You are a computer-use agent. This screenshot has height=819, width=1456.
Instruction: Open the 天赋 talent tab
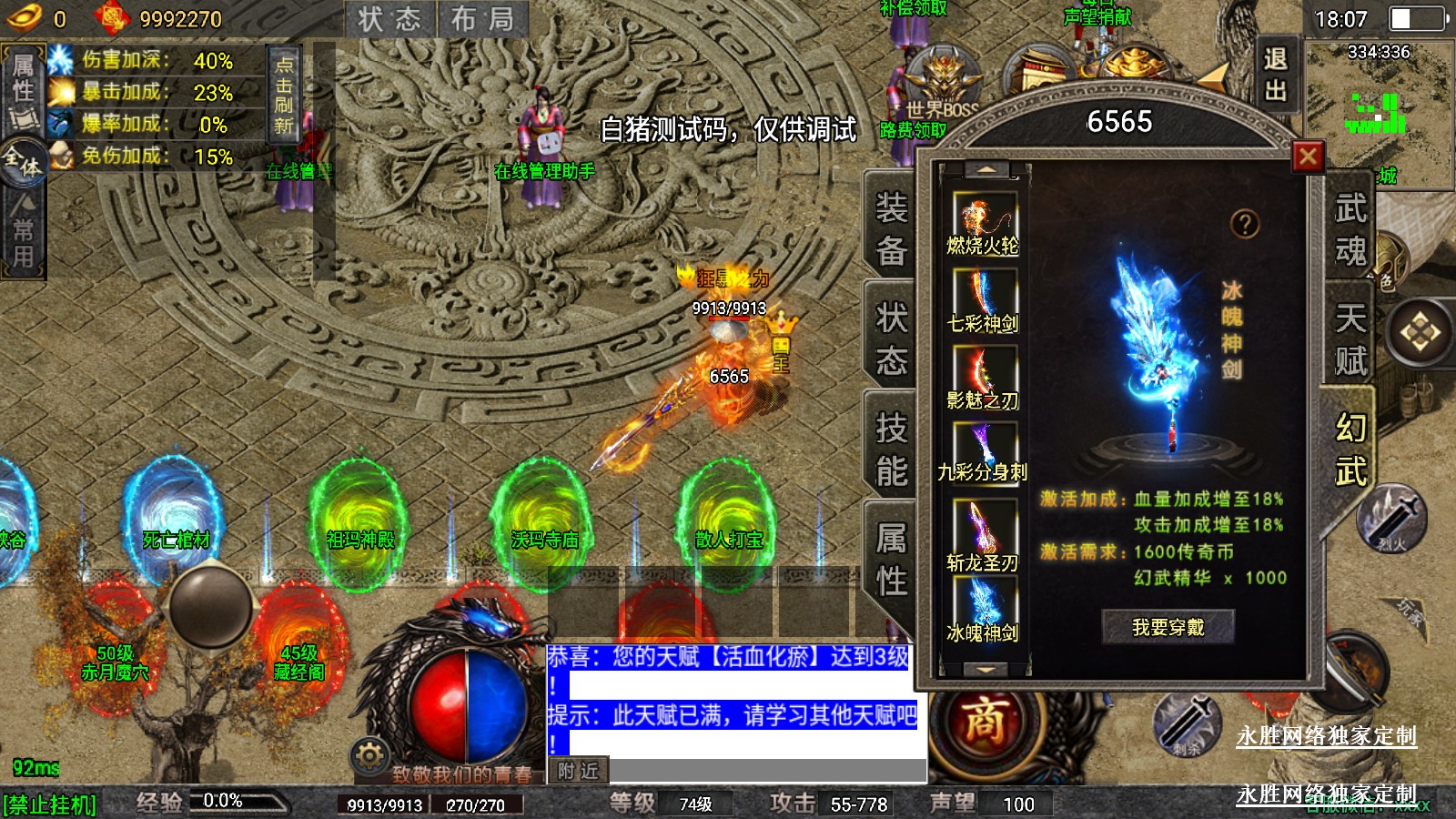pyautogui.click(x=1350, y=339)
